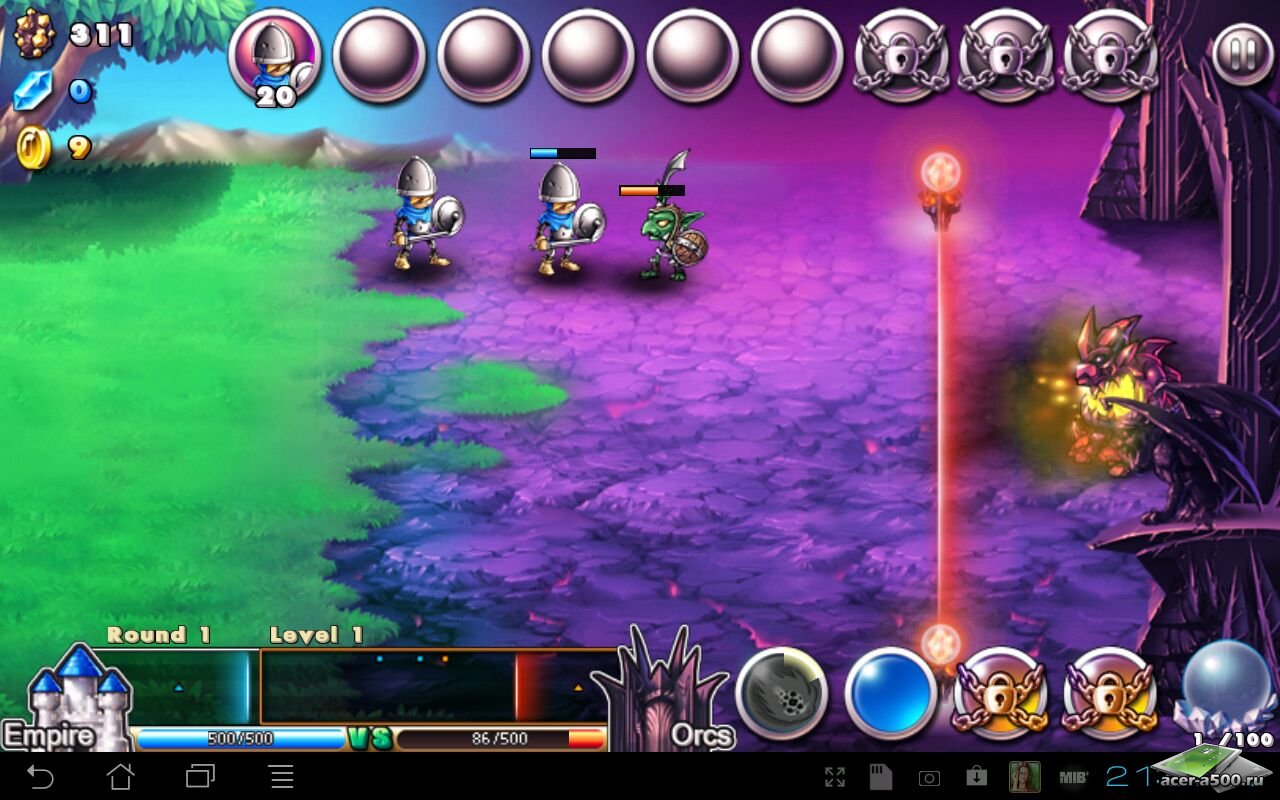The image size is (1280, 800).
Task: Use the blue orb skill button
Action: tap(890, 693)
